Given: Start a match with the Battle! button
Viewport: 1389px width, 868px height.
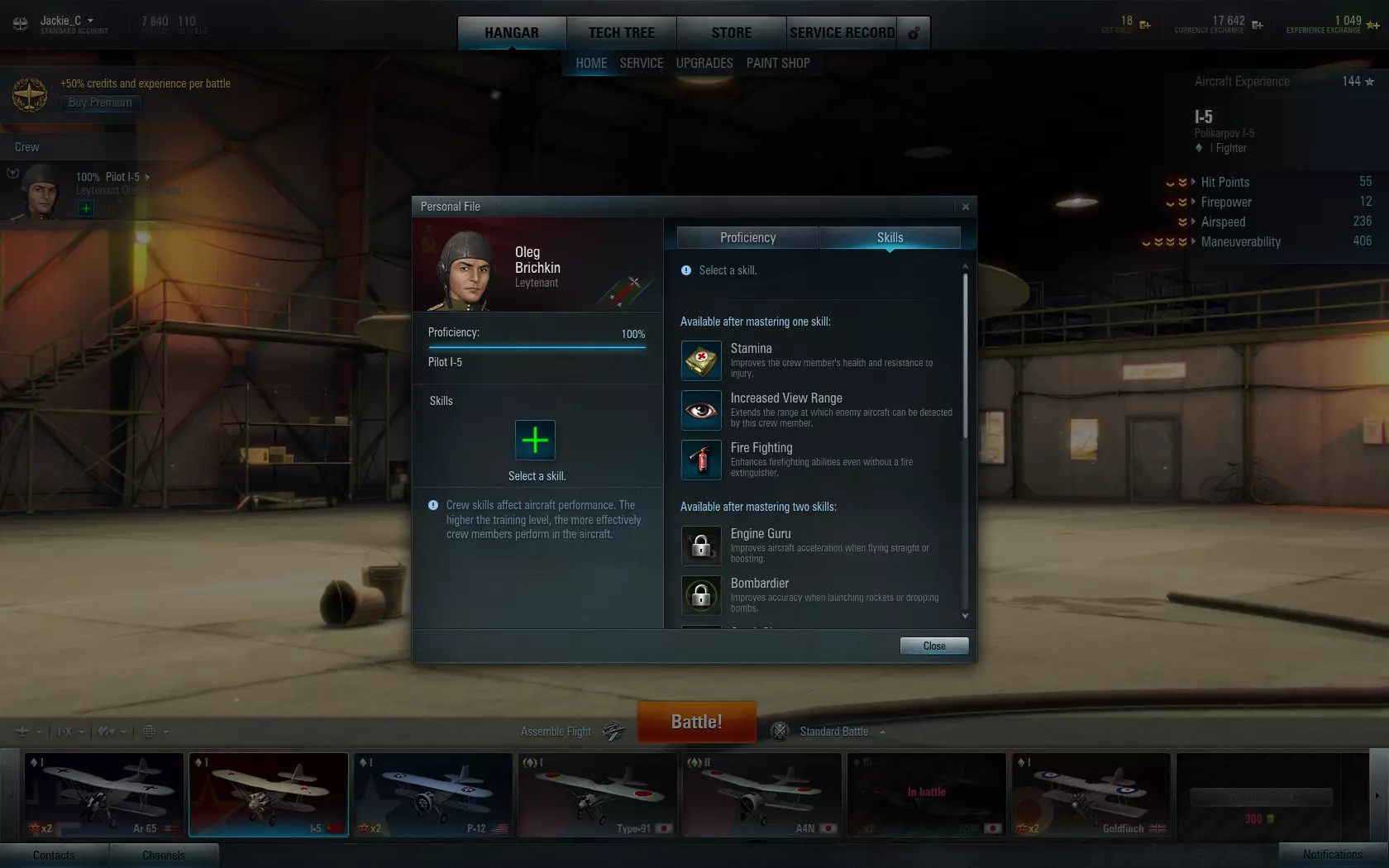Looking at the screenshot, I should (x=696, y=722).
